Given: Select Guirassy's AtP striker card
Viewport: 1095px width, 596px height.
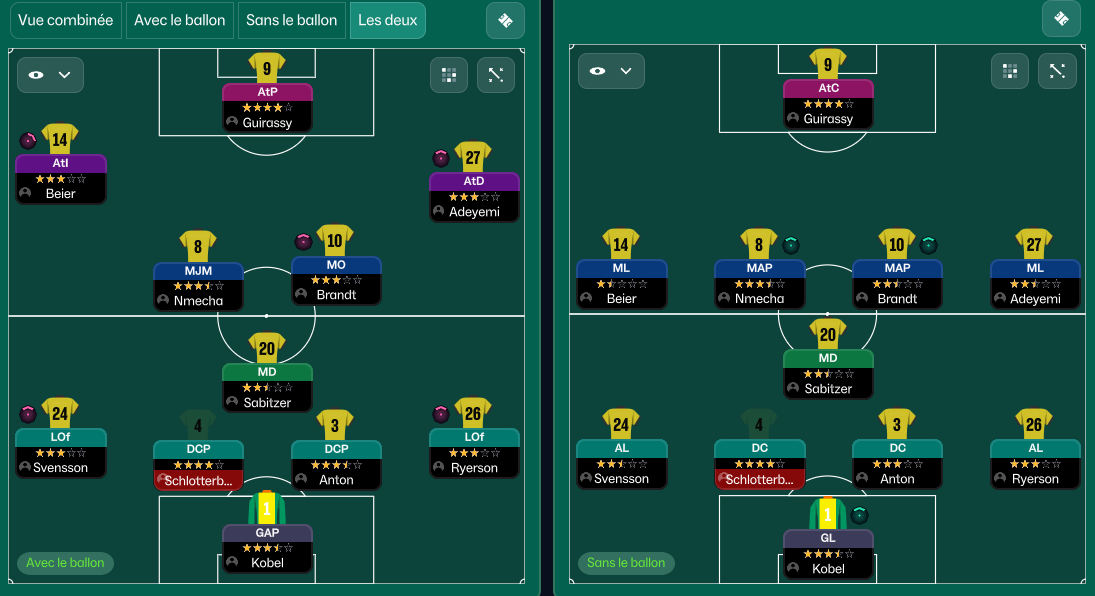Looking at the screenshot, I should (x=267, y=107).
